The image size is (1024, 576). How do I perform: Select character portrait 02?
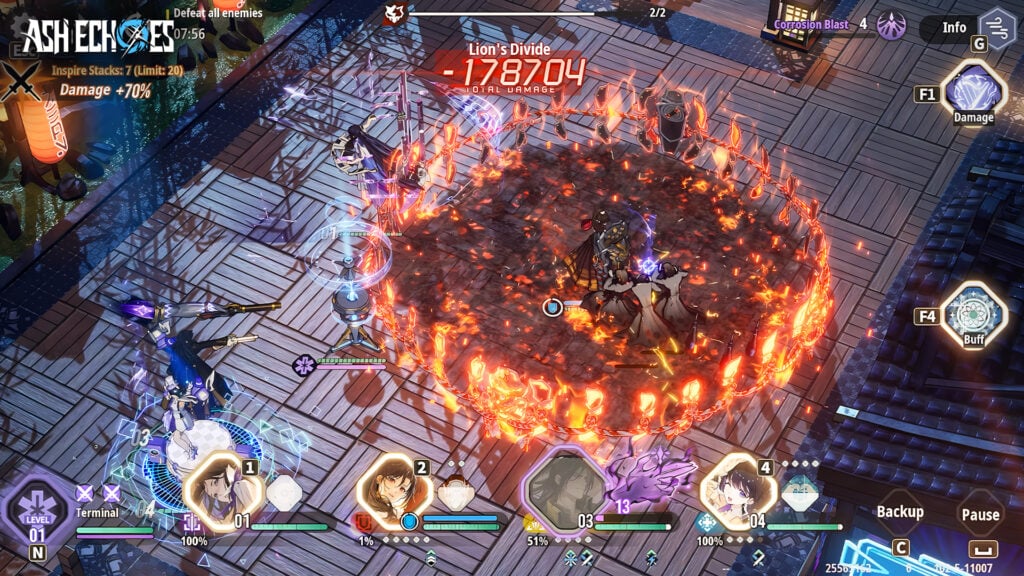point(394,491)
